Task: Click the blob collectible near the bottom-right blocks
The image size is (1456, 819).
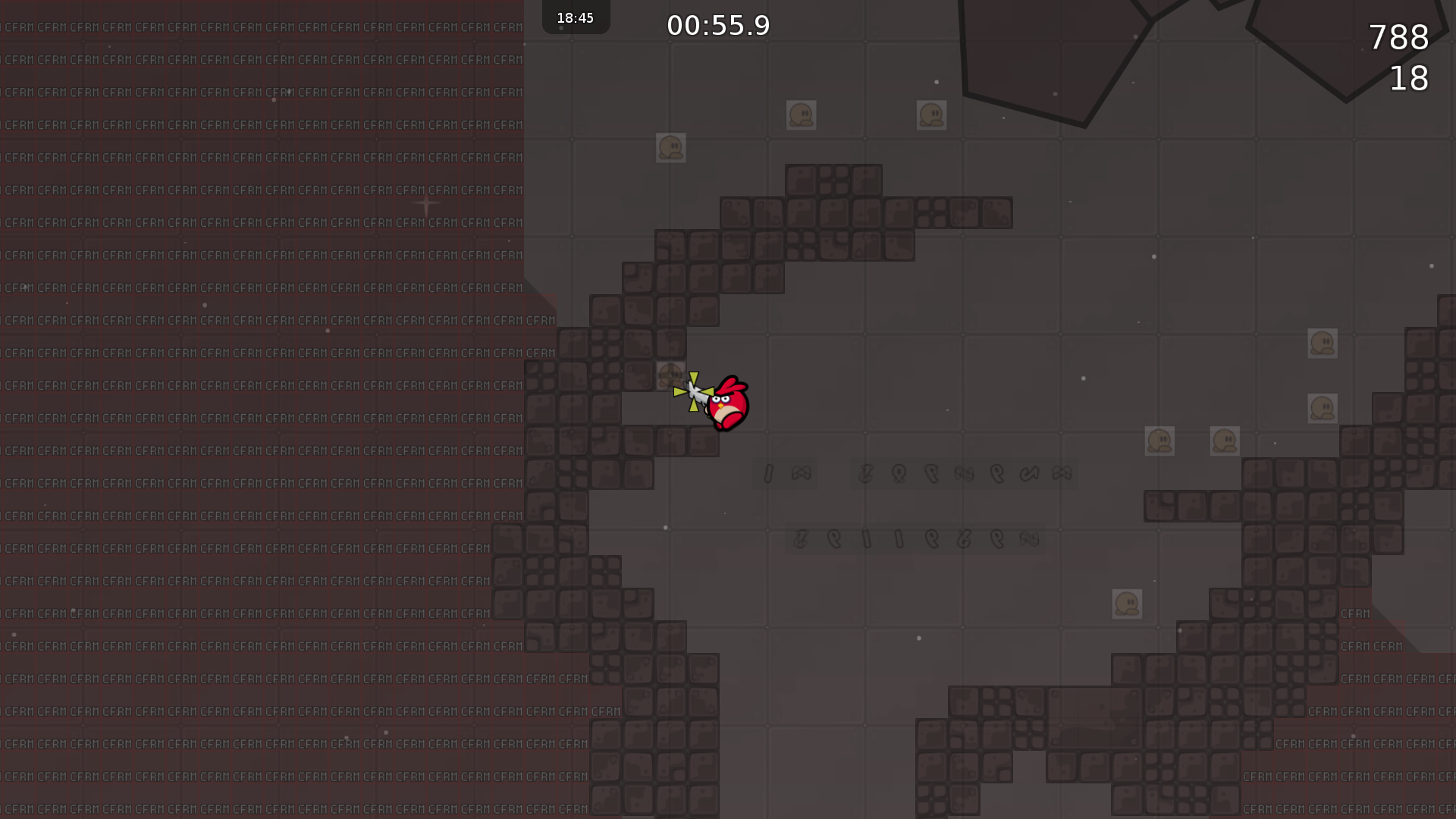Action: coord(1127,603)
